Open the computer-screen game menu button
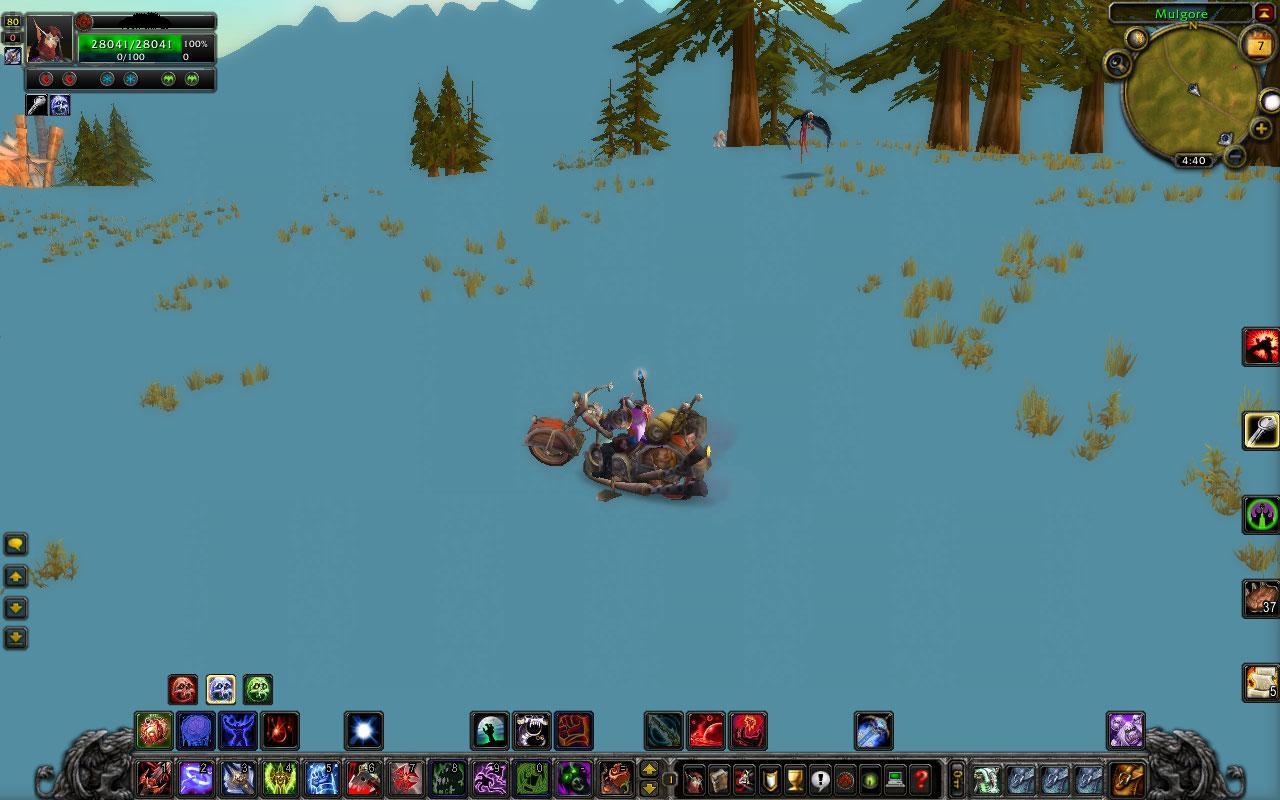Screen dimensions: 1280x800 click(895, 778)
